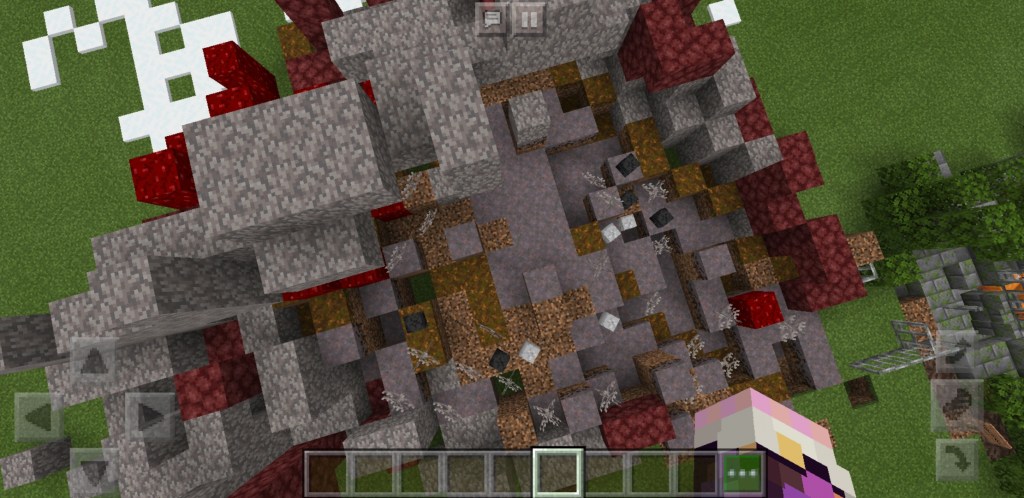Tap the D-pad left arrow
This screenshot has height=498, width=1024.
click(38, 415)
